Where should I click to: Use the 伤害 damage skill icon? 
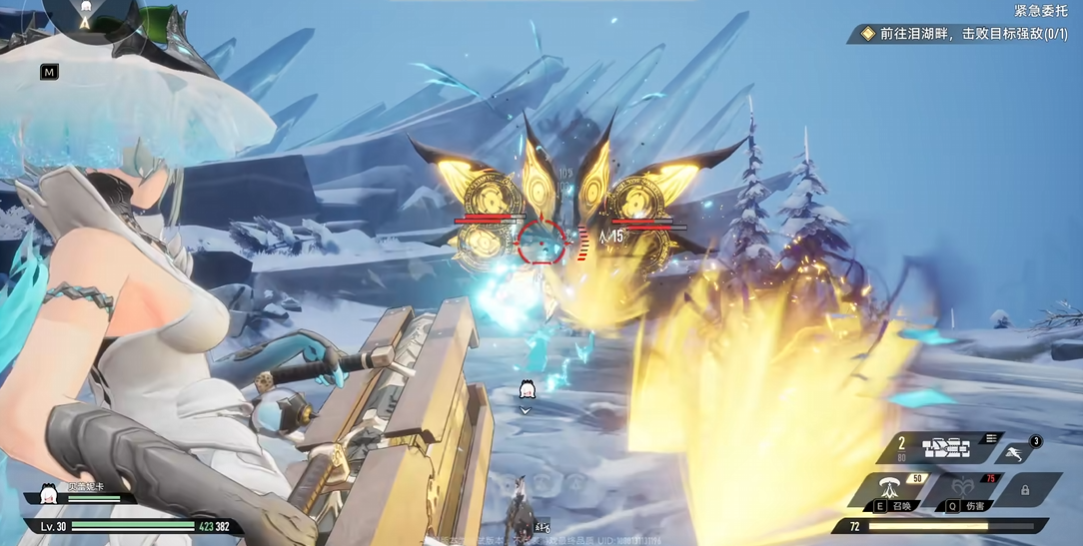(x=964, y=490)
